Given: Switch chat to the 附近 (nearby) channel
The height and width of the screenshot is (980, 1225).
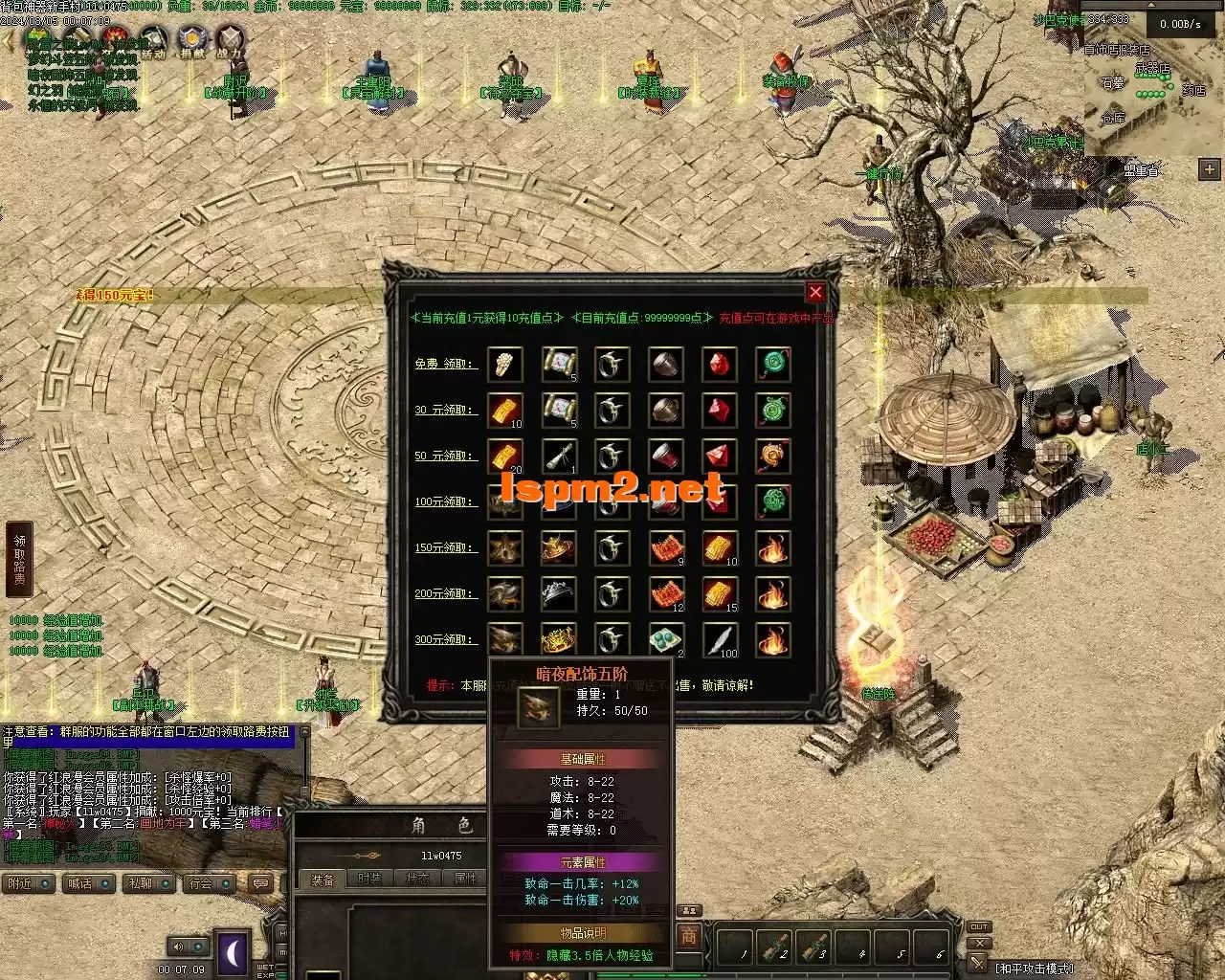Looking at the screenshot, I should pyautogui.click(x=20, y=883).
